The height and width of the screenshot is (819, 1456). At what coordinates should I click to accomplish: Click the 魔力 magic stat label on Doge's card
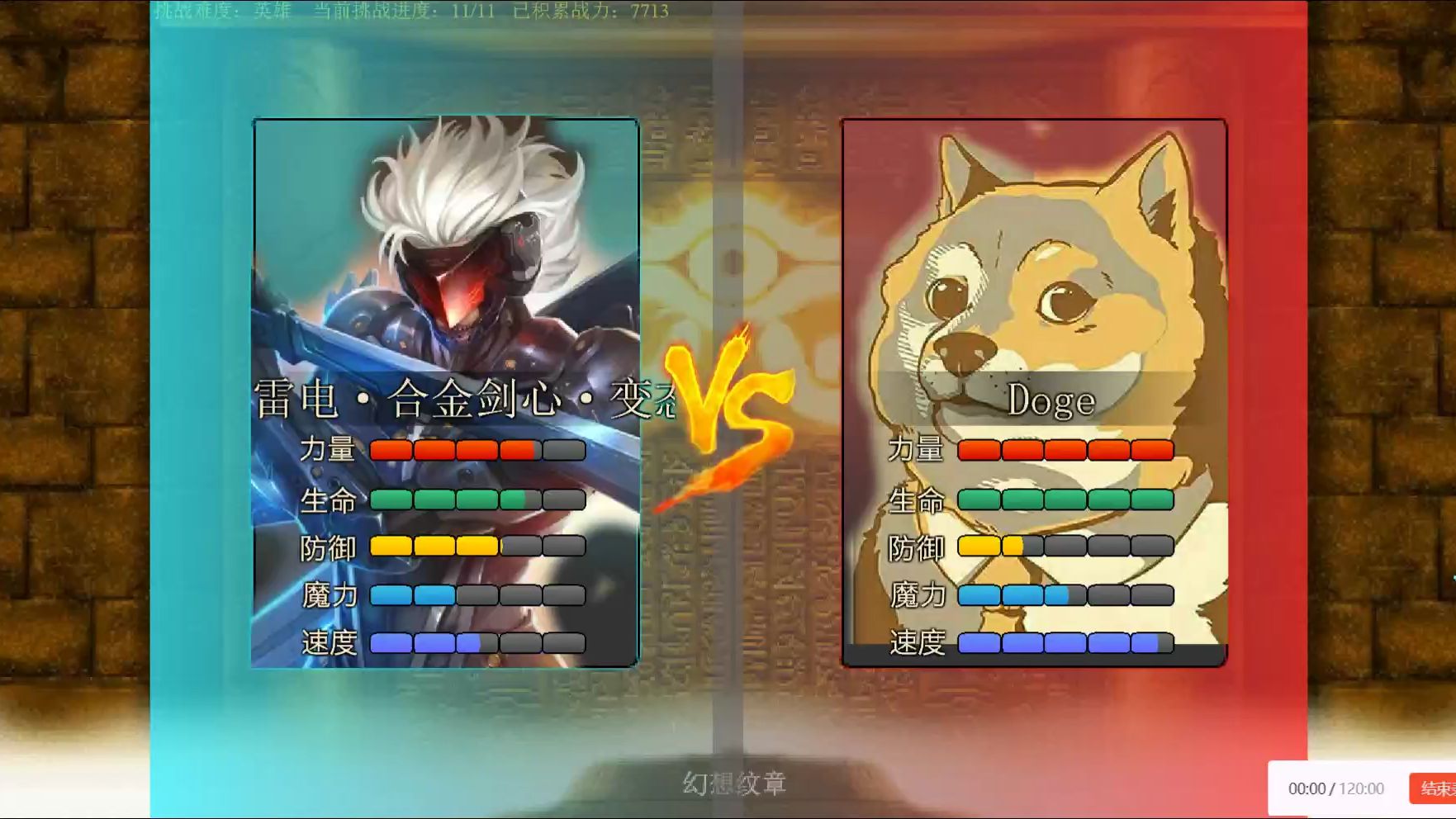click(x=918, y=595)
